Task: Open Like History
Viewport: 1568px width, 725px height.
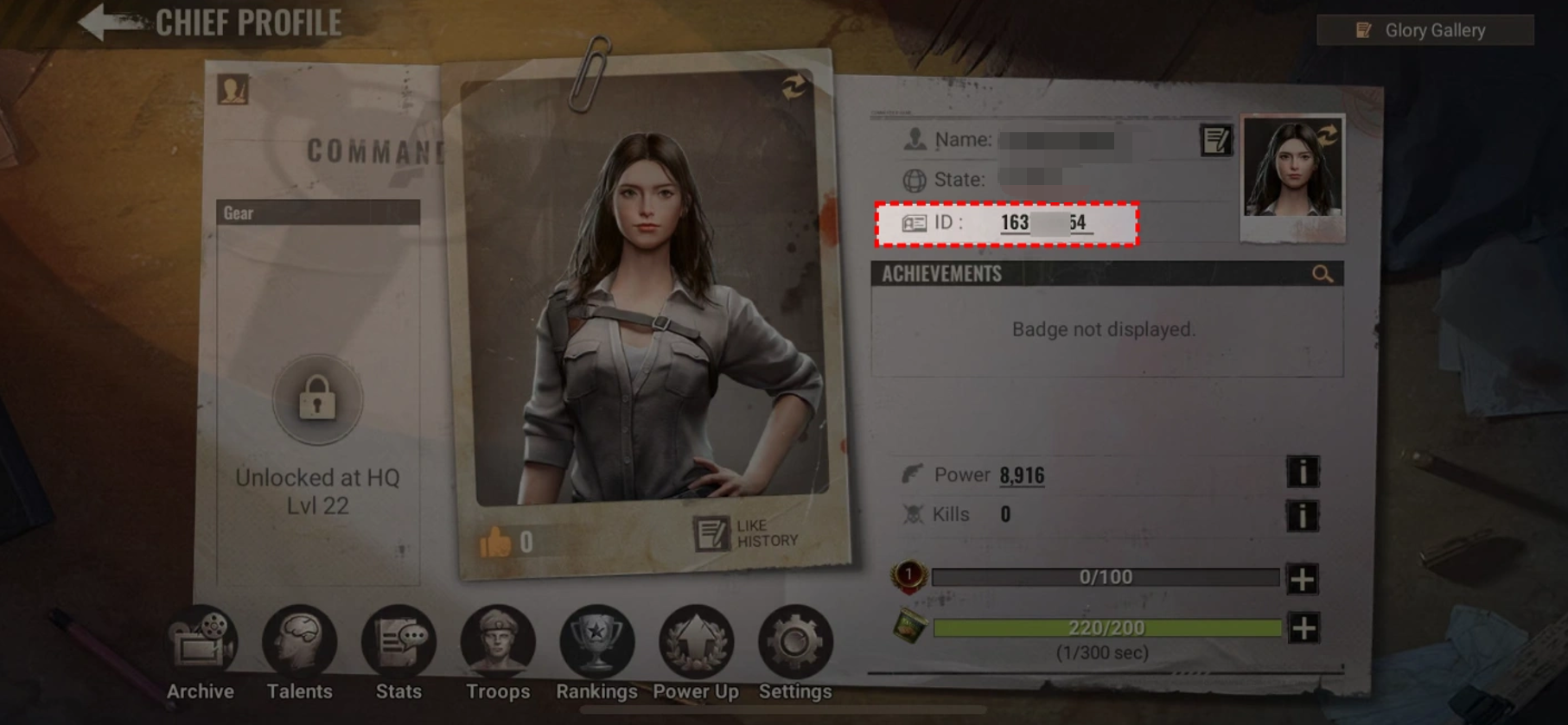Action: [747, 534]
